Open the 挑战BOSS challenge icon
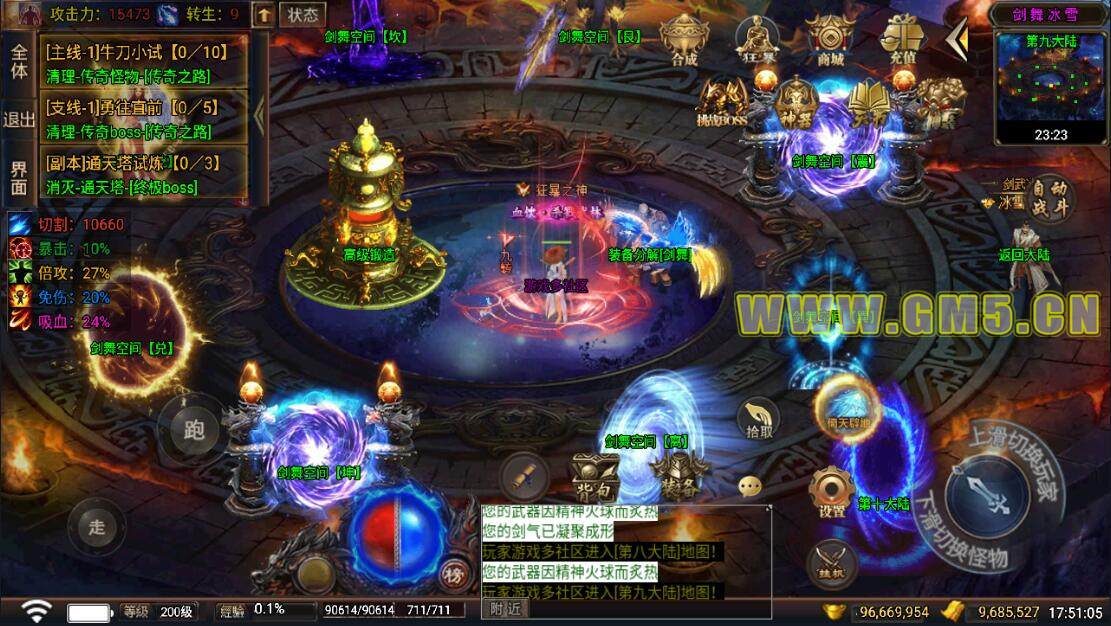Viewport: 1111px width, 626px height. pyautogui.click(x=721, y=103)
